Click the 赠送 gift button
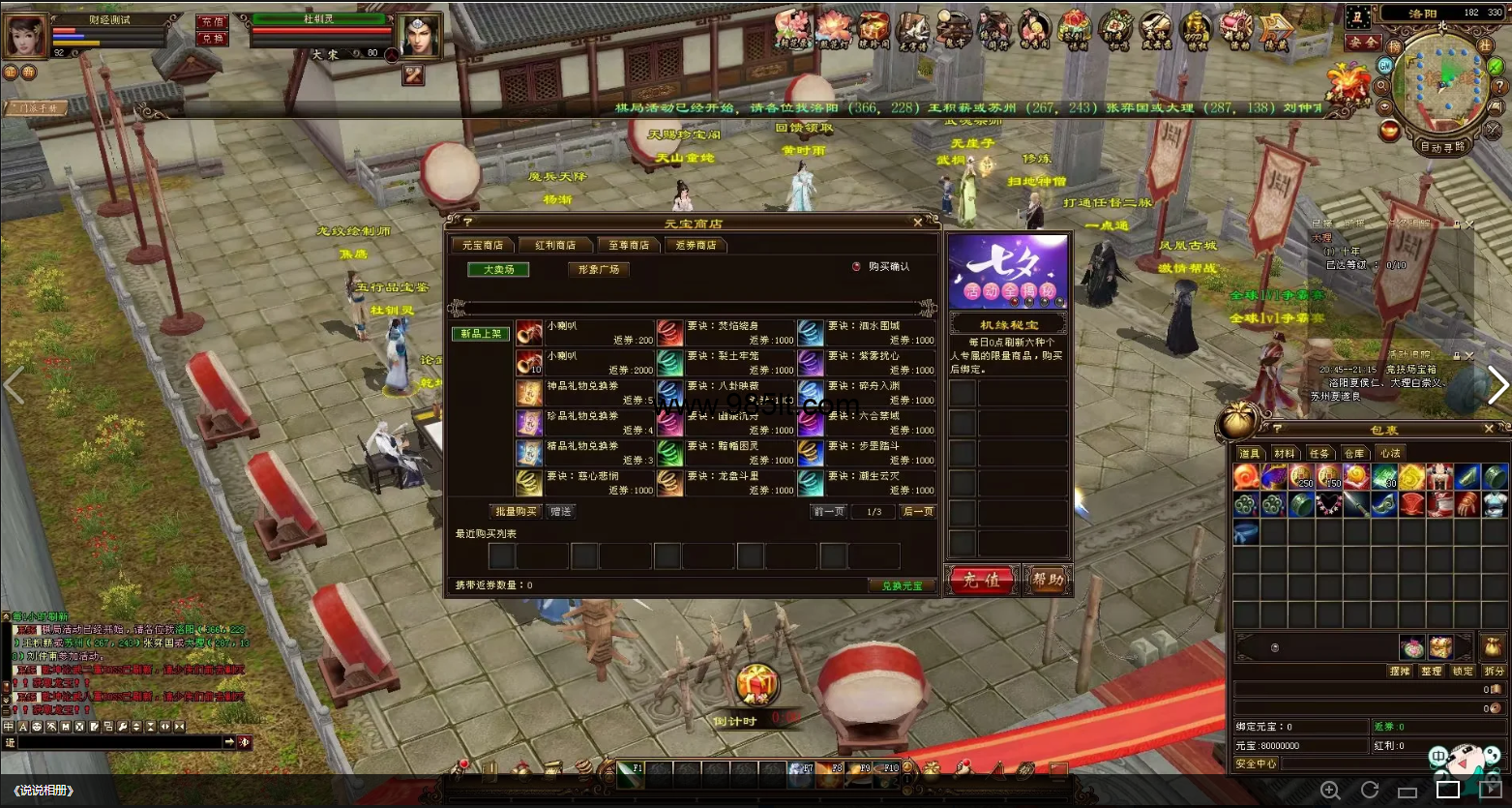Viewport: 1512px width, 808px height. 560,511
